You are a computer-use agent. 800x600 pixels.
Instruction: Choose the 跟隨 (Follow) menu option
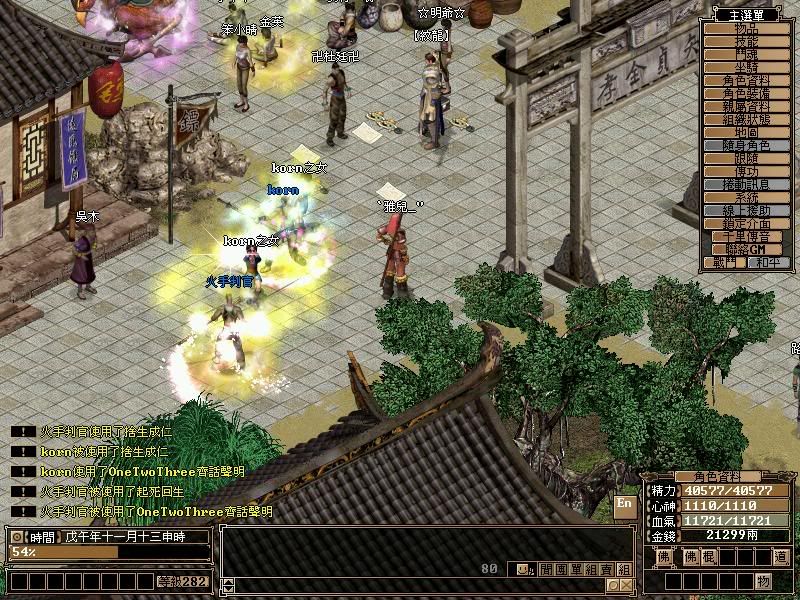click(x=747, y=159)
